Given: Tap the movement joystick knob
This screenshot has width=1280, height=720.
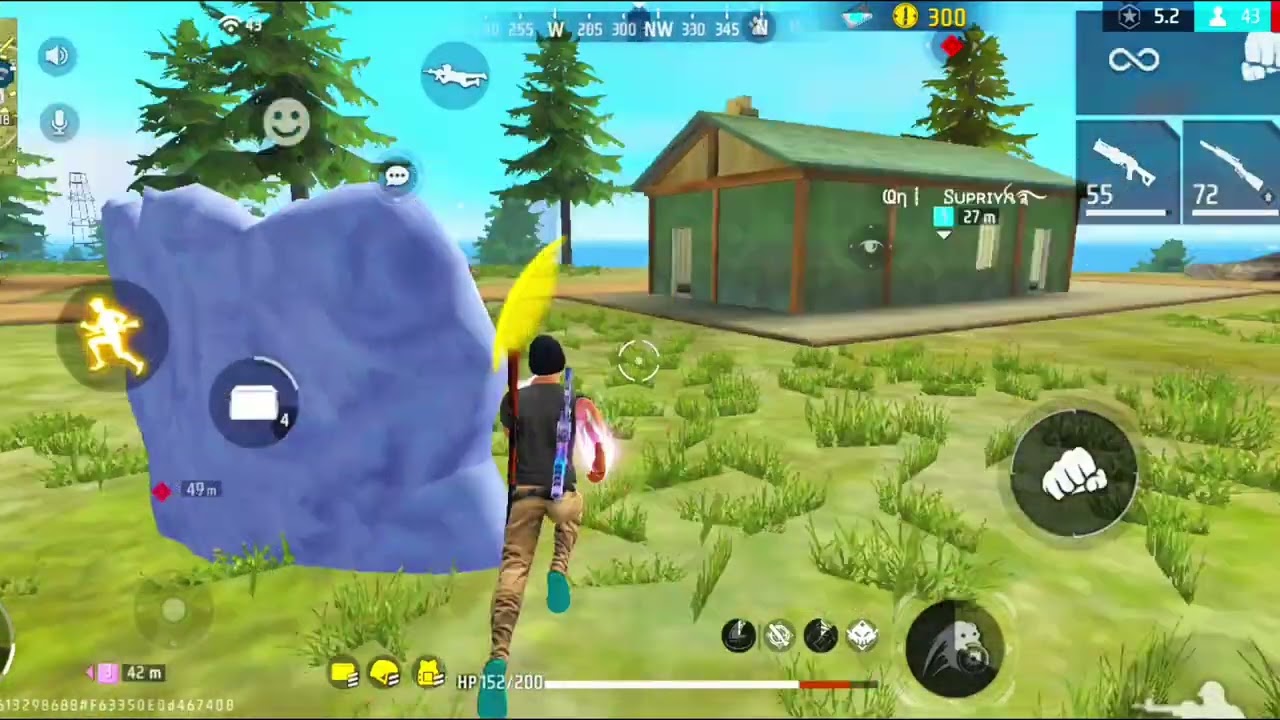Looking at the screenshot, I should pos(173,610).
